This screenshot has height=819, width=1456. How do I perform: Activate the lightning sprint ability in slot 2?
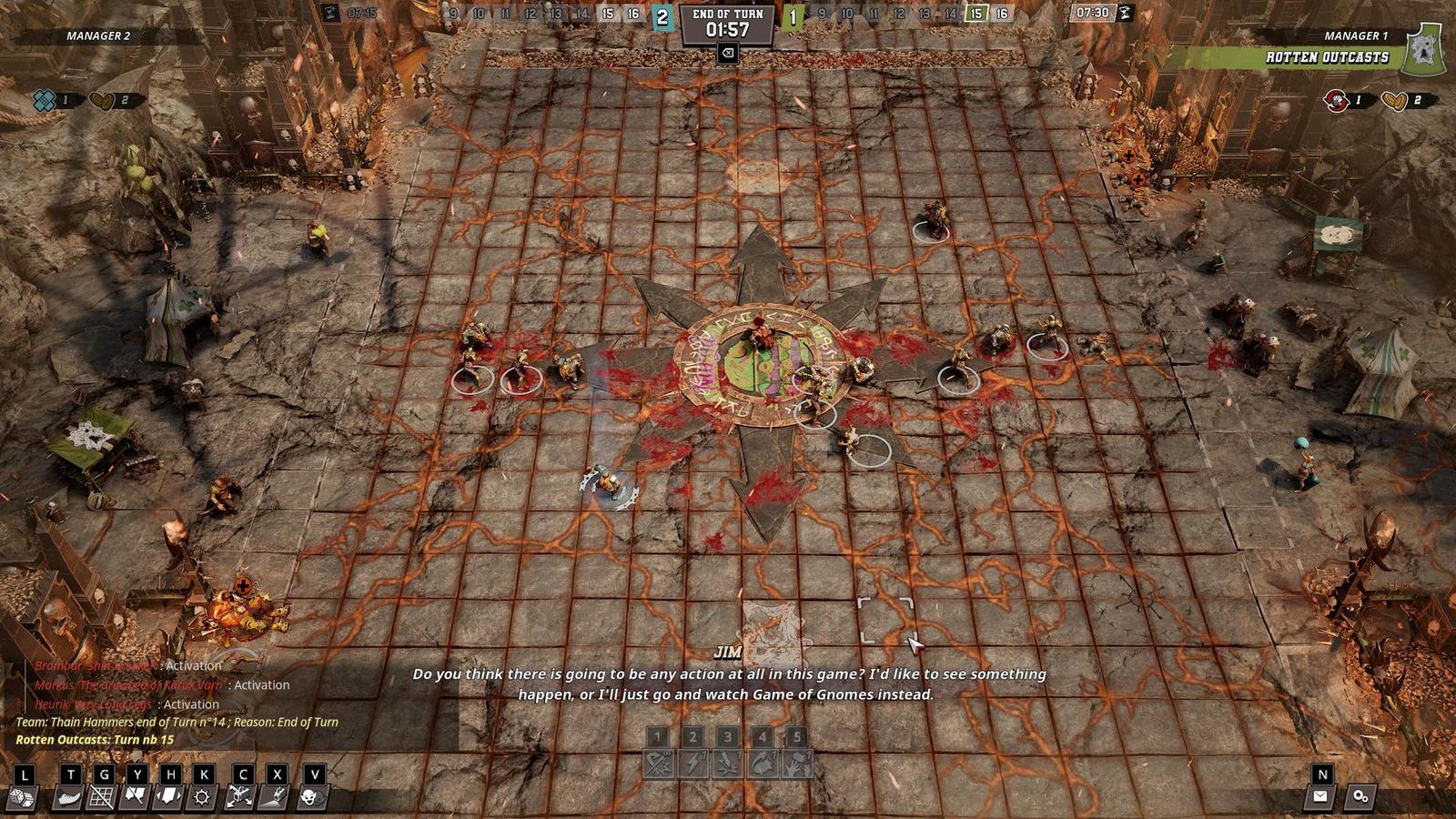click(693, 760)
